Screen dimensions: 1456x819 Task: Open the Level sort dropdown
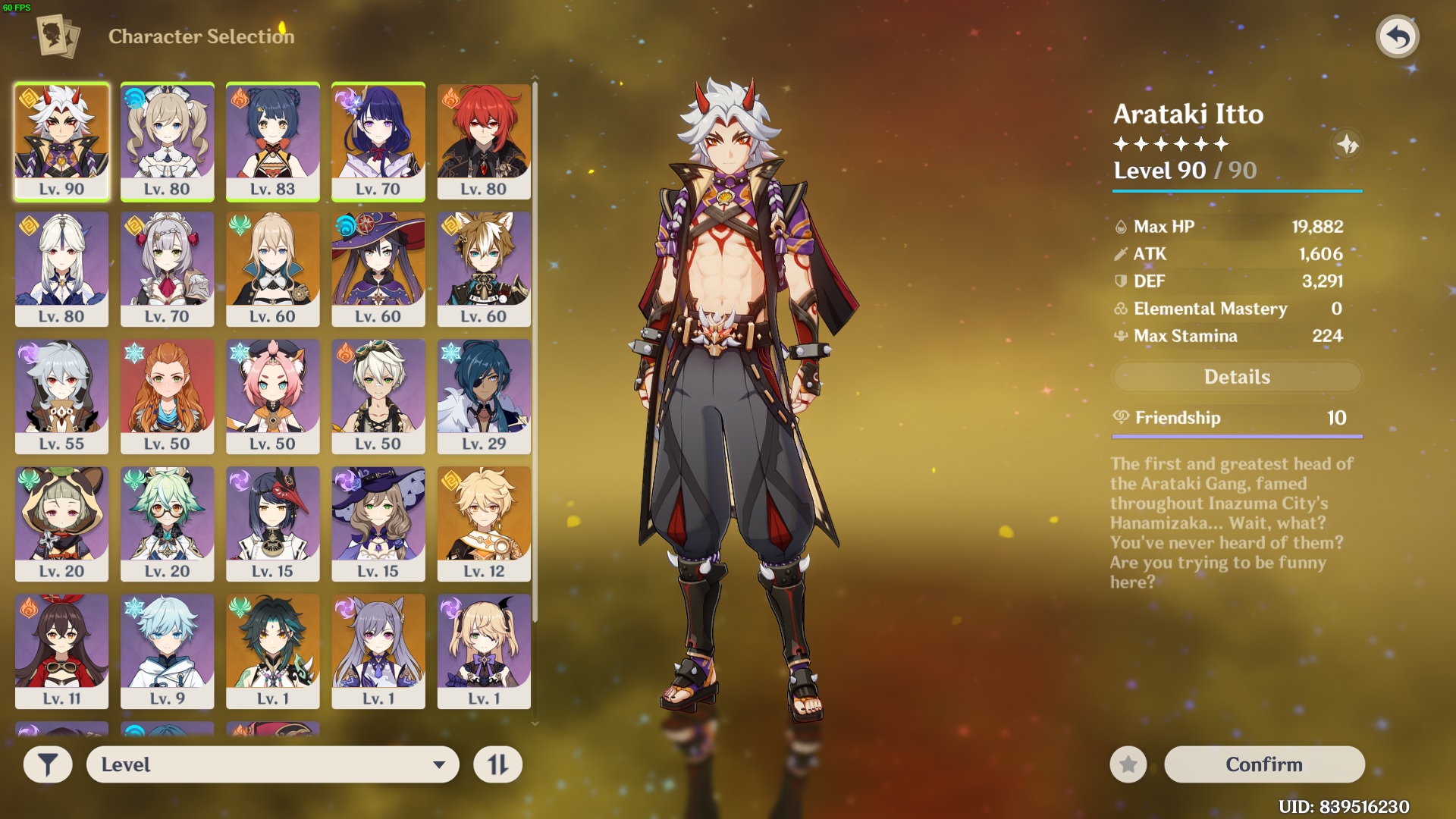tap(273, 764)
